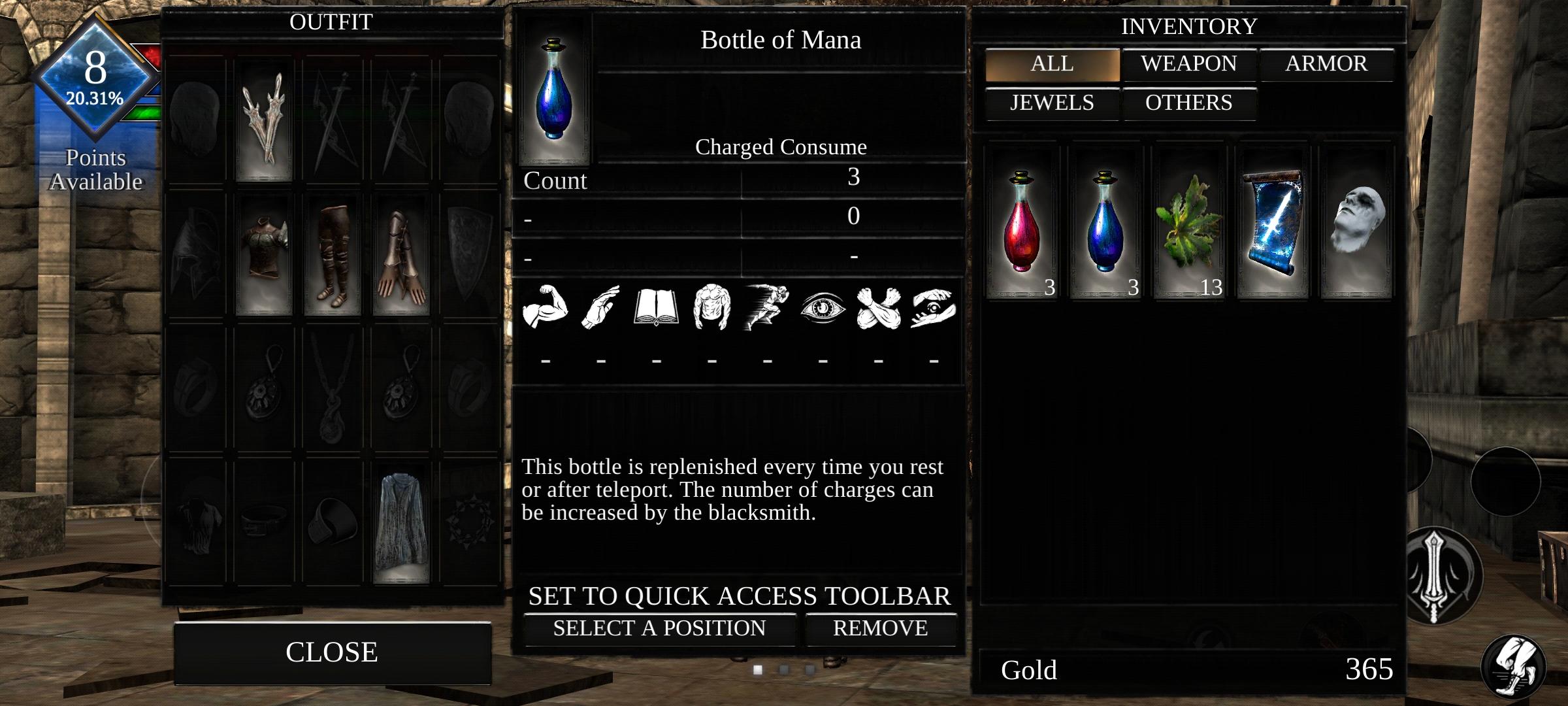Click SELECT A POSITION for quick access toolbar
This screenshot has width=1568, height=706.
coord(659,628)
